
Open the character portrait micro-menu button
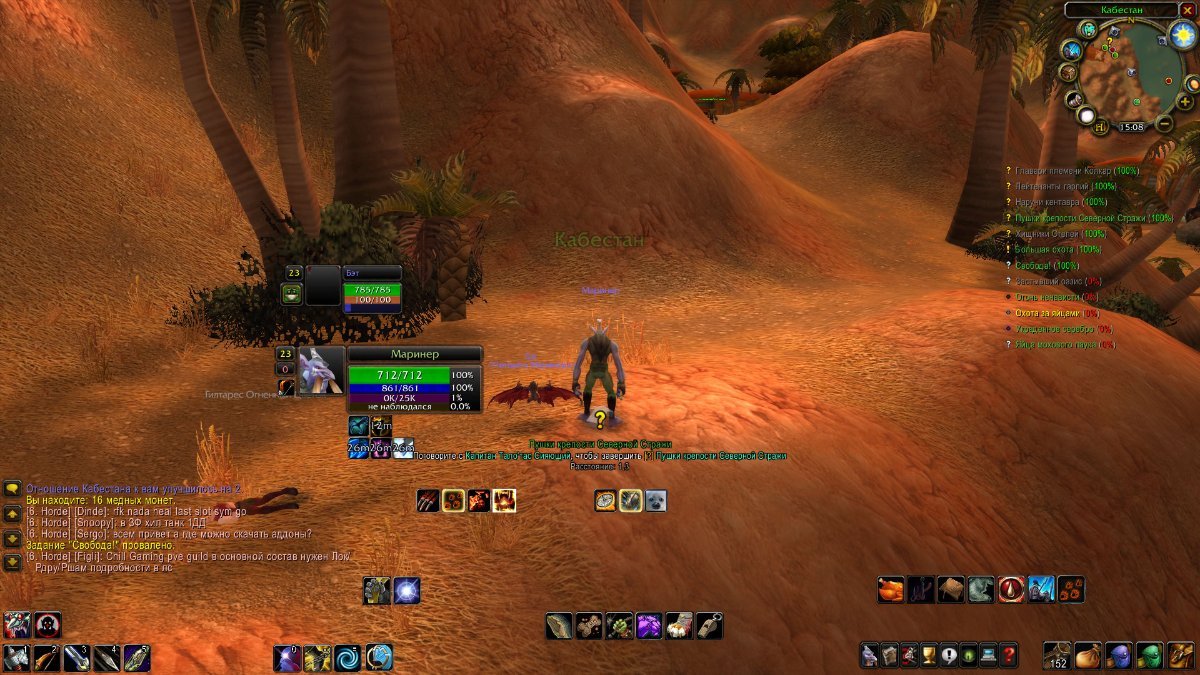tap(868, 656)
